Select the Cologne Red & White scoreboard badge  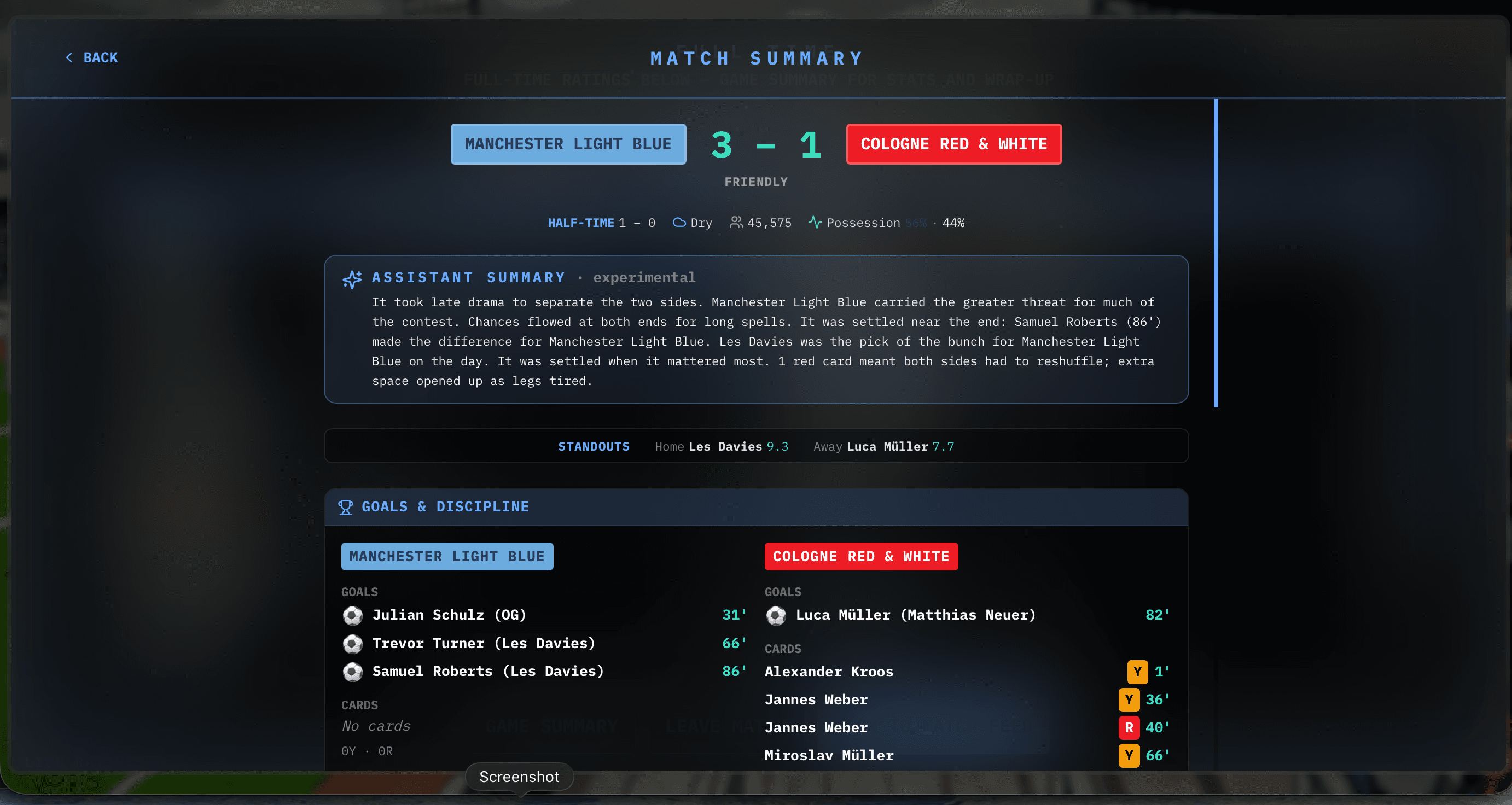coord(953,144)
